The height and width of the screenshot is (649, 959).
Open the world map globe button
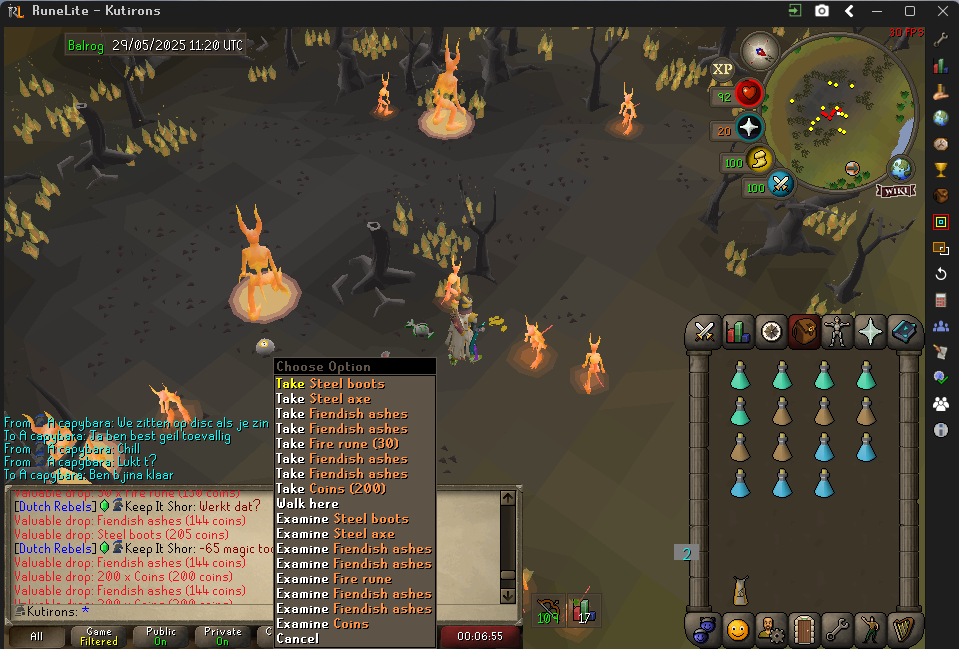[900, 168]
